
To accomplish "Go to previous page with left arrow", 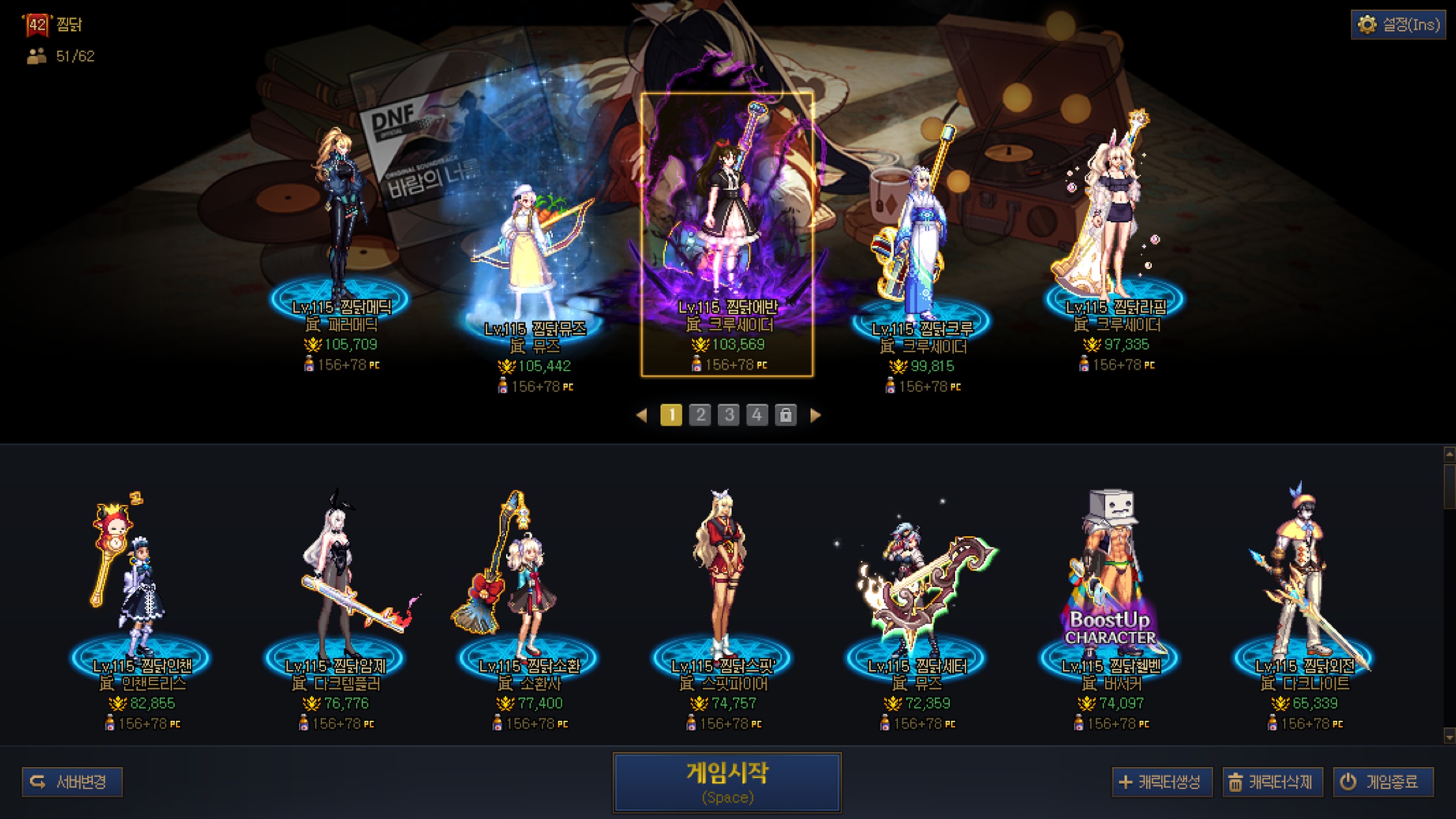I will pos(642,415).
